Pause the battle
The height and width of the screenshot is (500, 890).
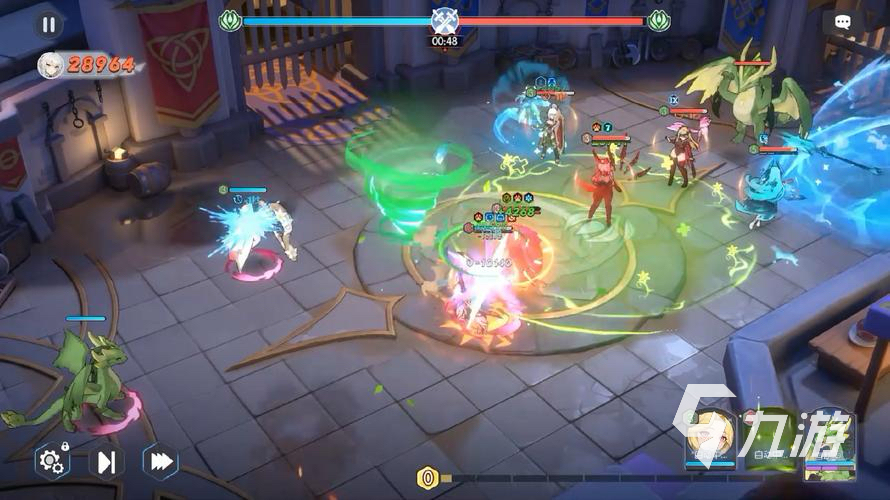(48, 24)
